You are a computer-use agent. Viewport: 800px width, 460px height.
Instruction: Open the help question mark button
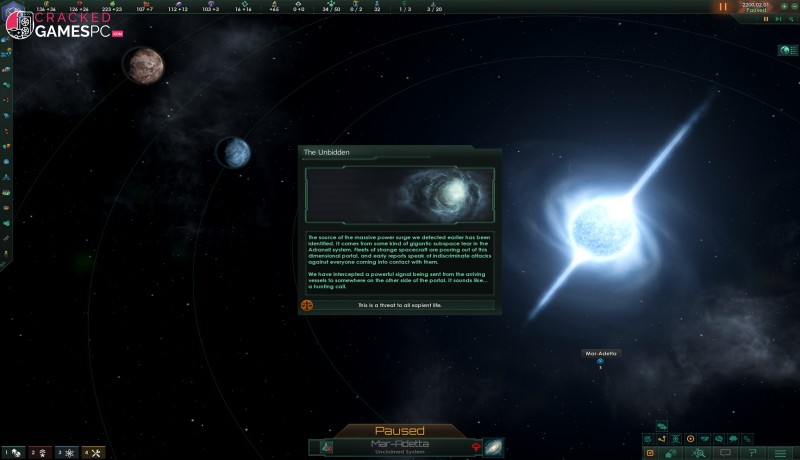[x=753, y=453]
